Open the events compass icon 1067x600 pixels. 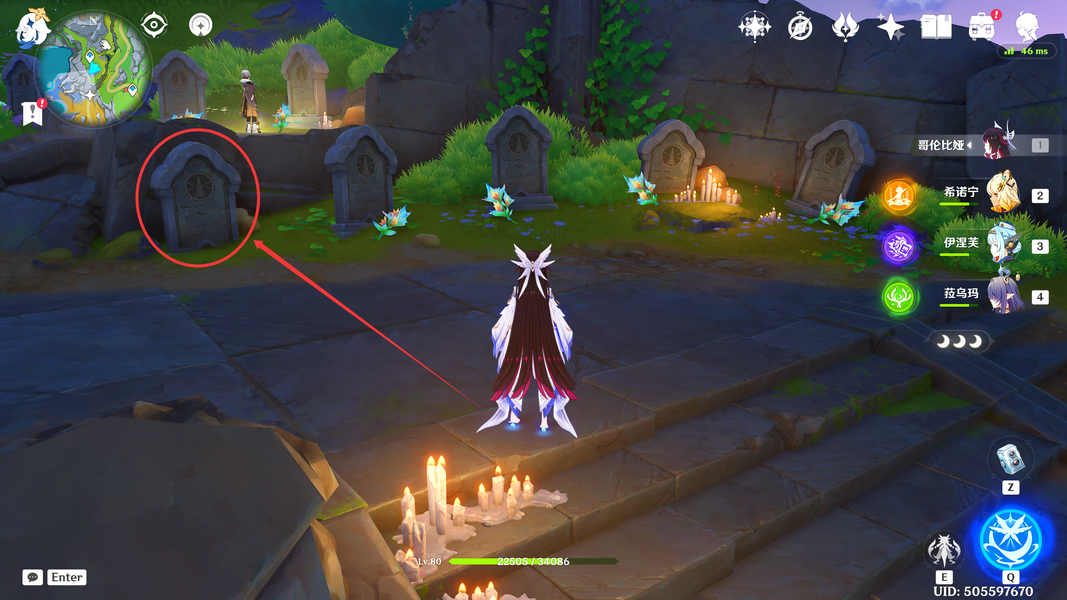click(800, 27)
